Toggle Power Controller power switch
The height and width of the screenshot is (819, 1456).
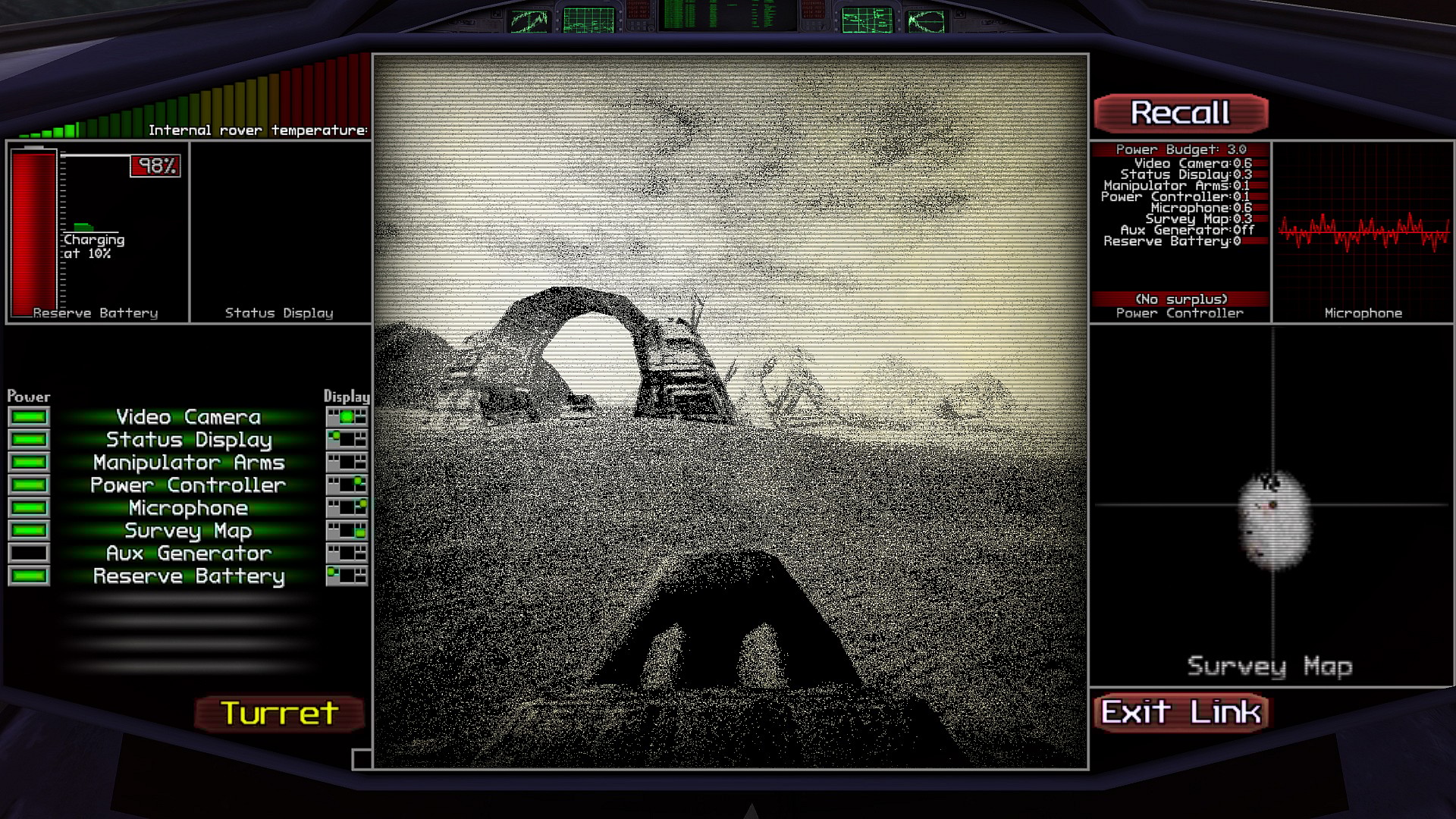click(x=29, y=485)
